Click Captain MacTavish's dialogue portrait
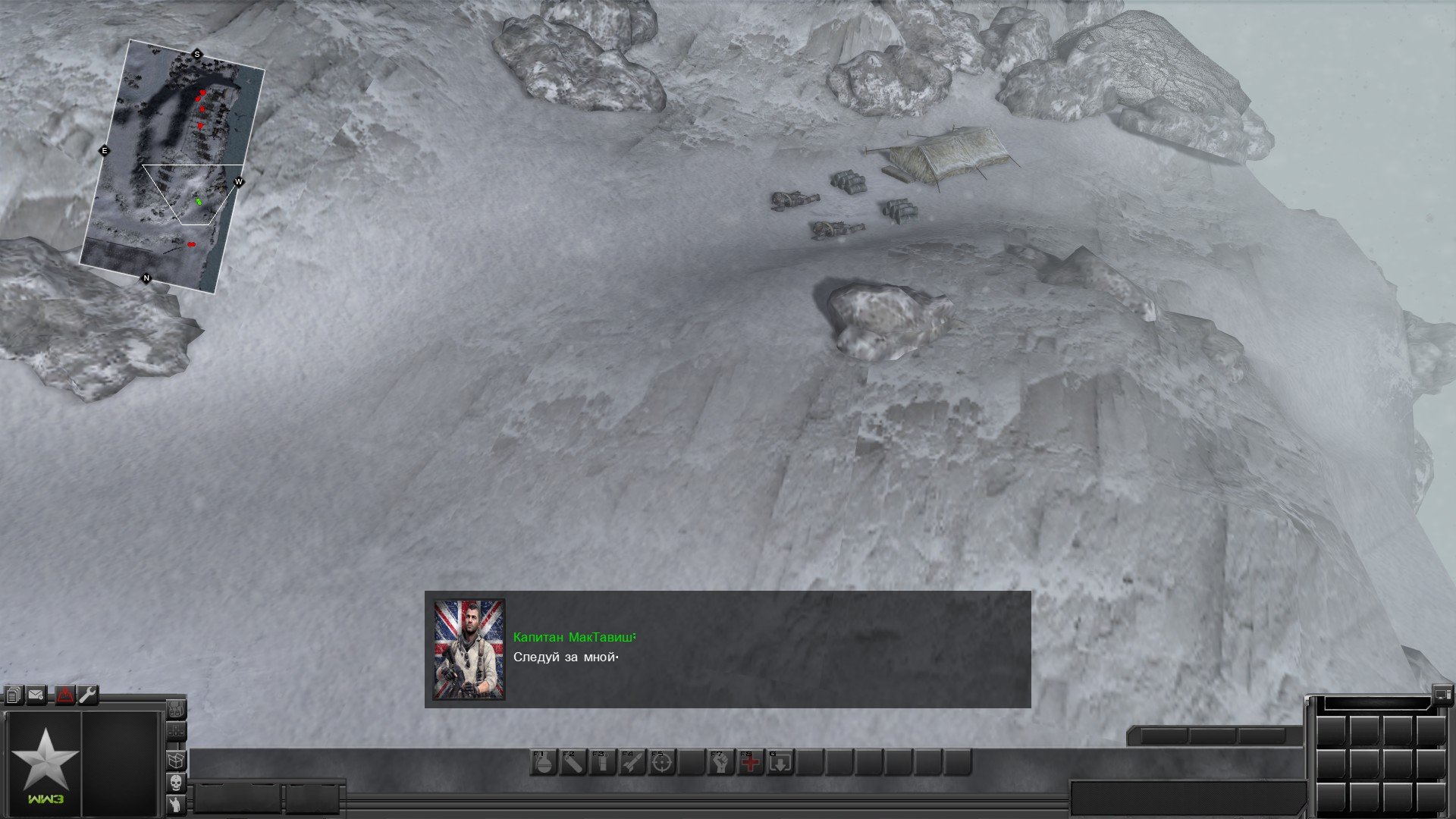The width and height of the screenshot is (1456, 819). tap(469, 649)
